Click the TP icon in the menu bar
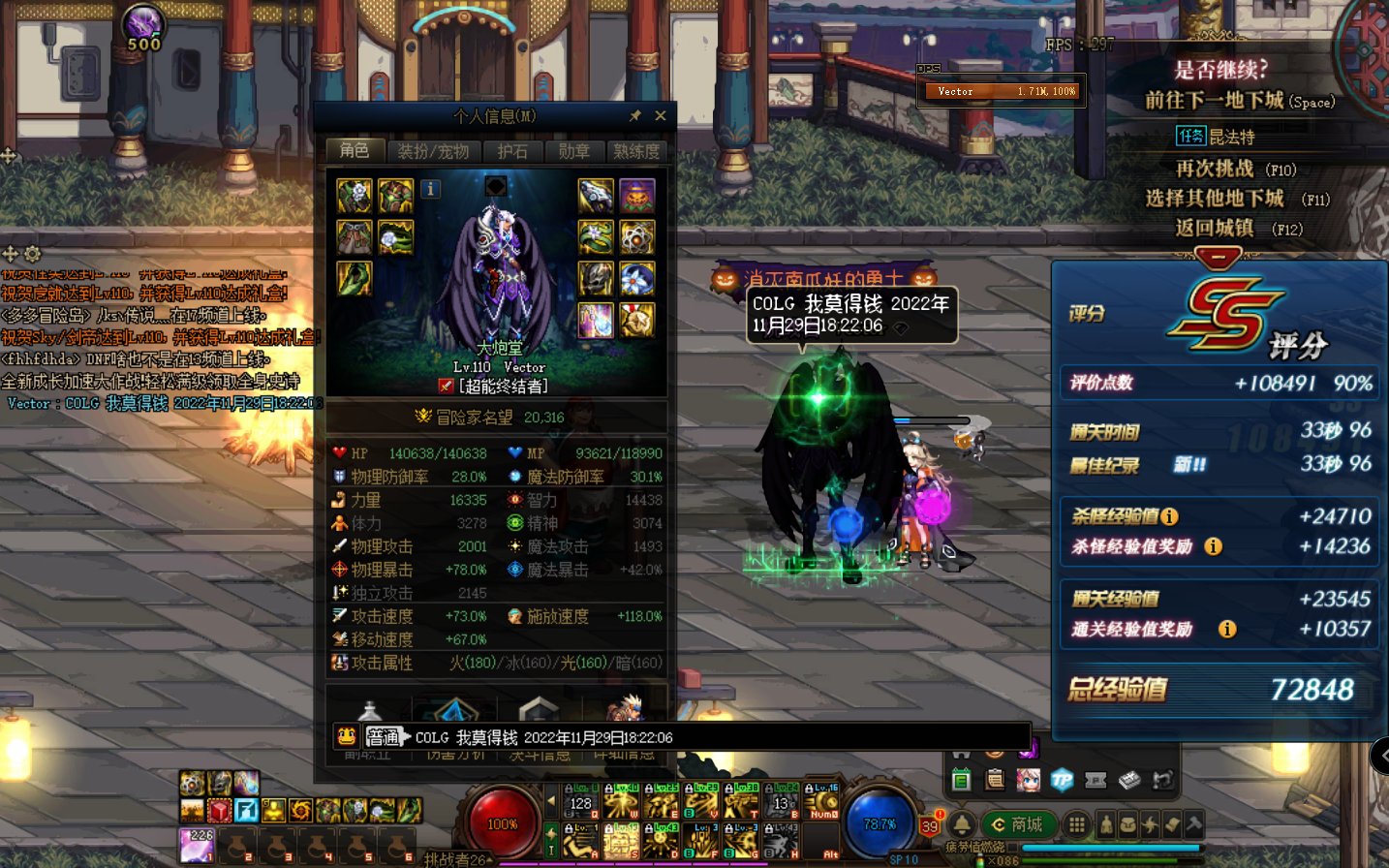 [x=1062, y=780]
